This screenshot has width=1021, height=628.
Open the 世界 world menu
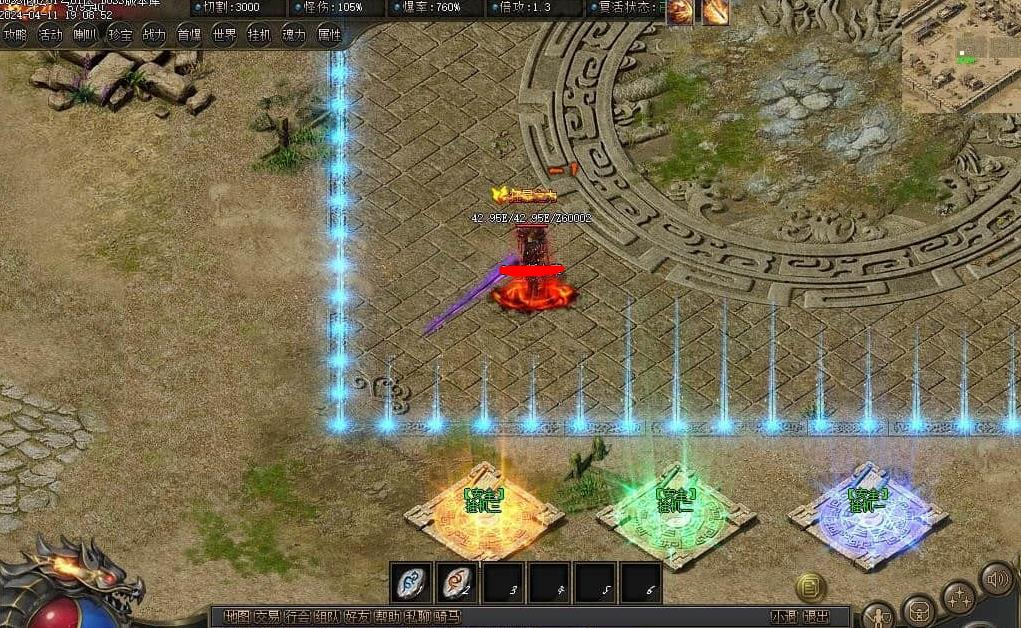(x=224, y=35)
